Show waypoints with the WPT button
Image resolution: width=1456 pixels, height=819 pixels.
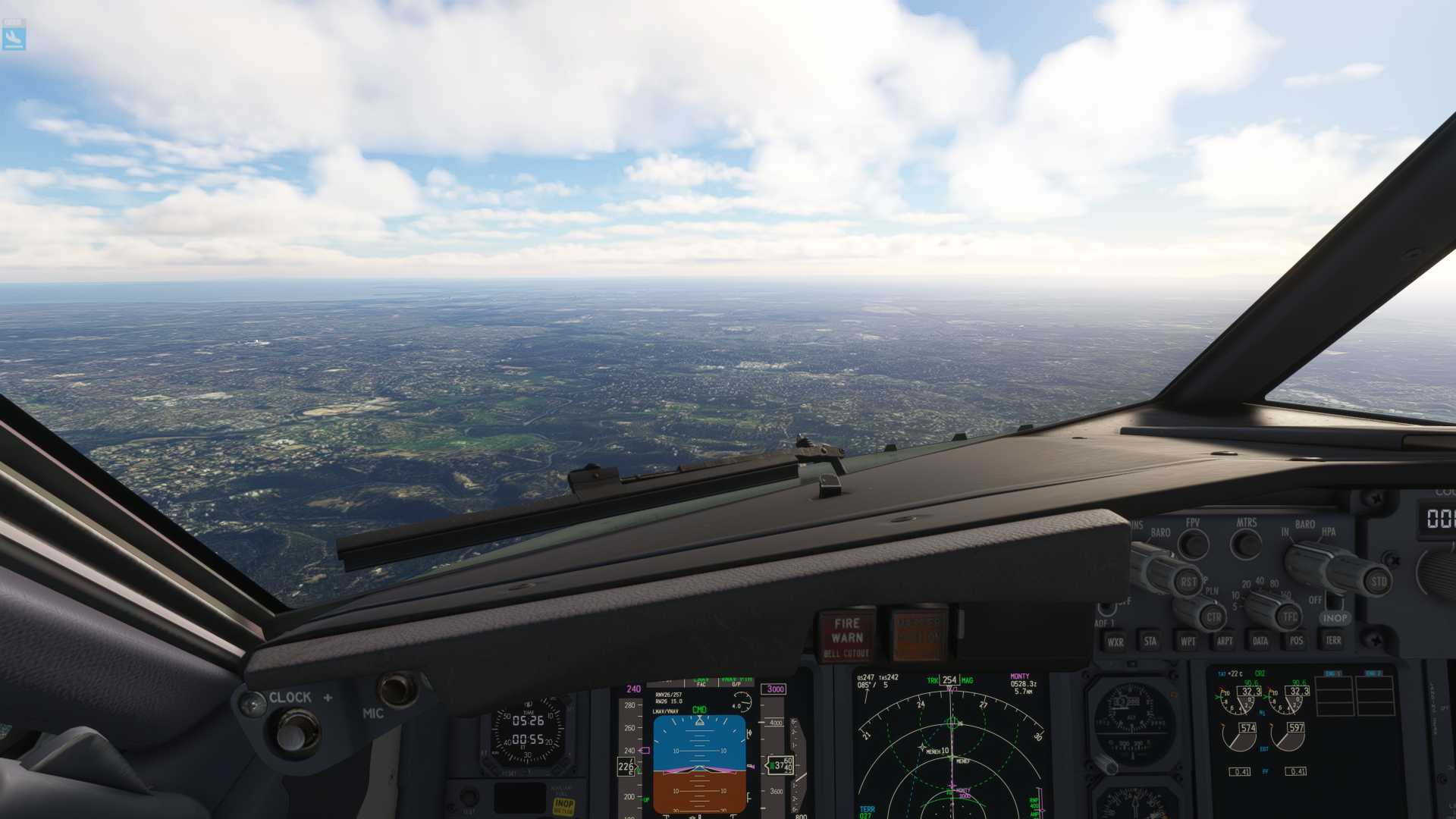1188,642
